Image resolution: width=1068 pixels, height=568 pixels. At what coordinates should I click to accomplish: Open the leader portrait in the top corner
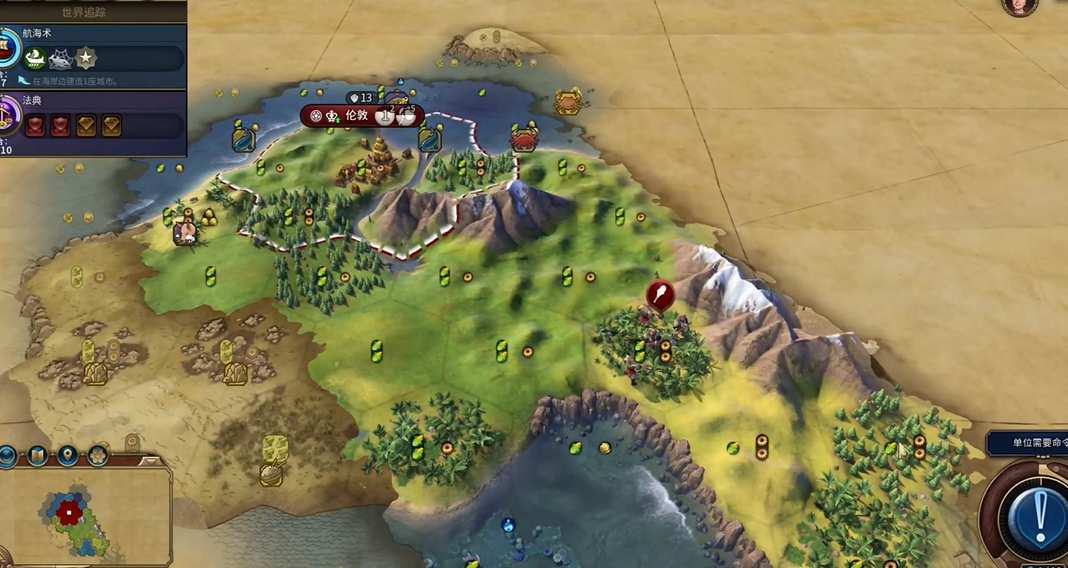[1019, 5]
